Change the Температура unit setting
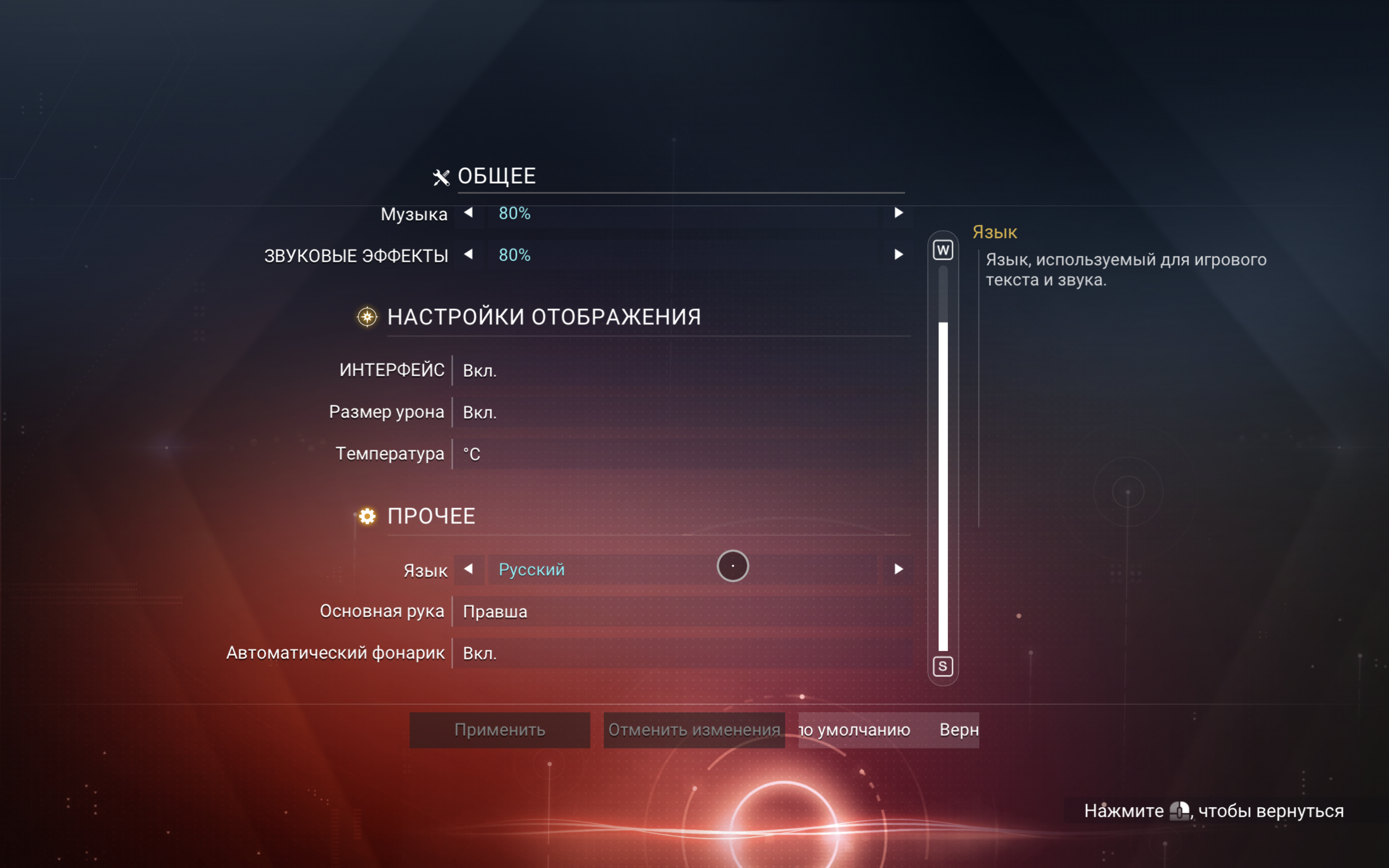The width and height of the screenshot is (1389, 868). (681, 454)
